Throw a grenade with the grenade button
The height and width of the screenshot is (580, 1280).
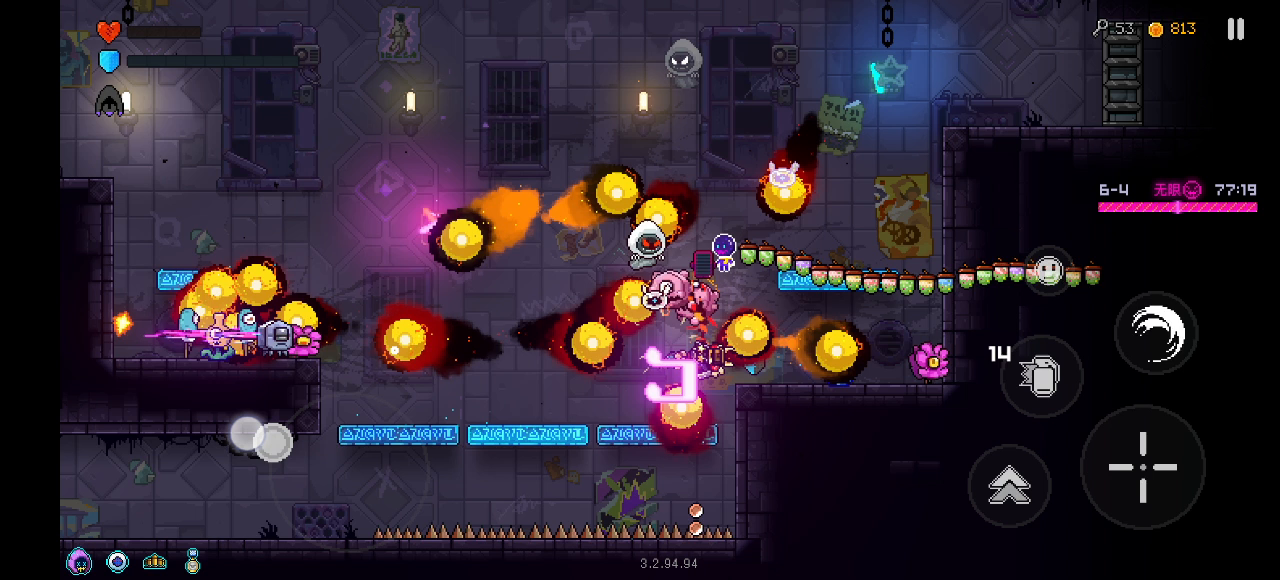(x=1041, y=377)
